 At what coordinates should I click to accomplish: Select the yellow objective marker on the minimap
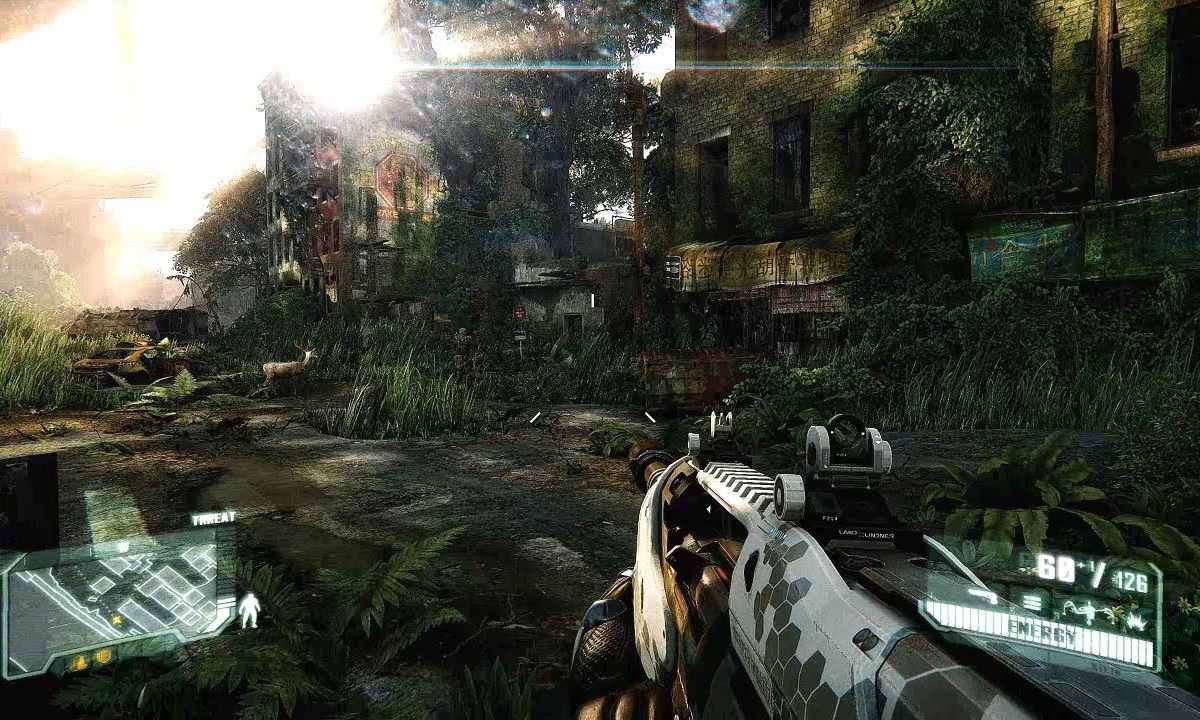116,620
